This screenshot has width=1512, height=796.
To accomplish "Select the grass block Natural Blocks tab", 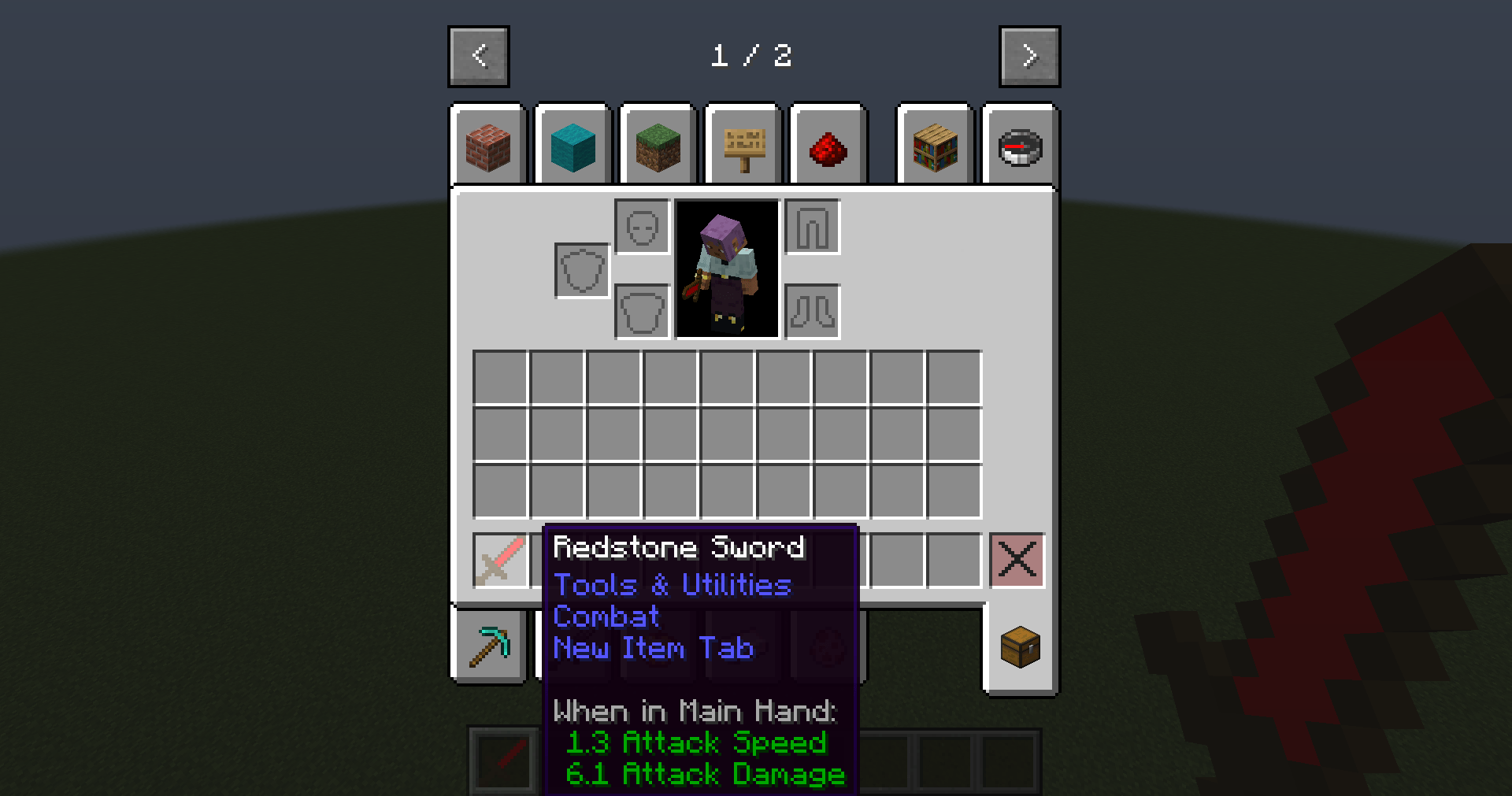I will pos(658,146).
